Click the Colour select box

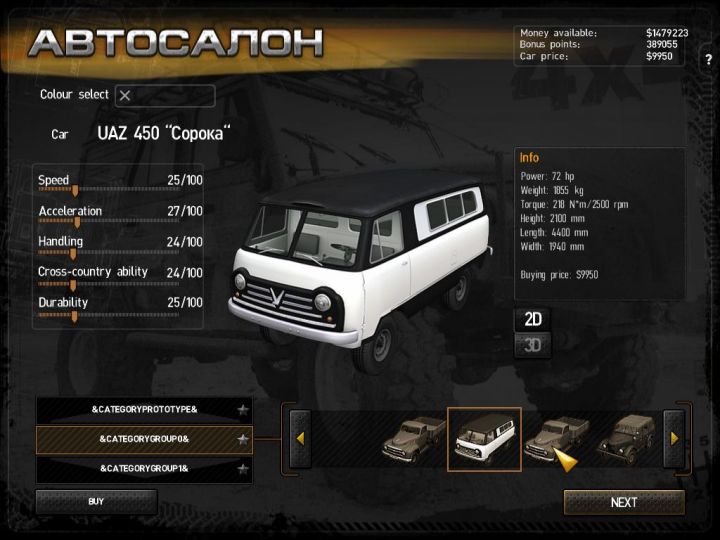click(165, 96)
